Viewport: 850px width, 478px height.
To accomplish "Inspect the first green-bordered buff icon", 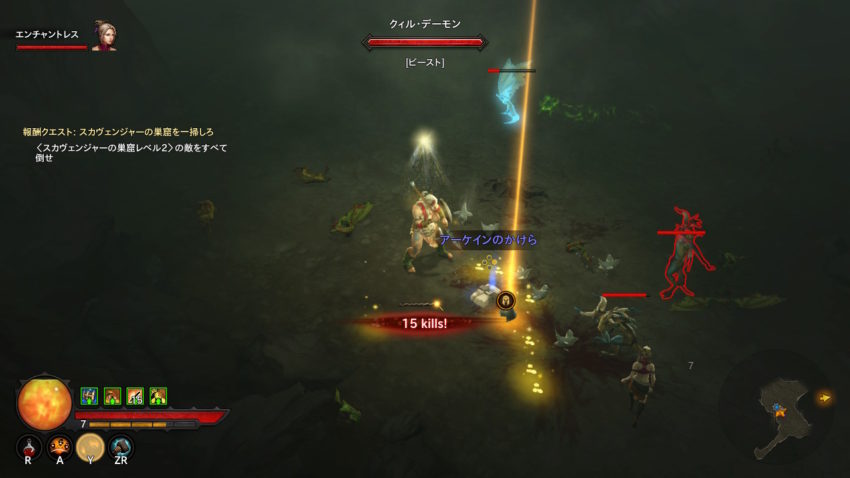I will (88, 396).
